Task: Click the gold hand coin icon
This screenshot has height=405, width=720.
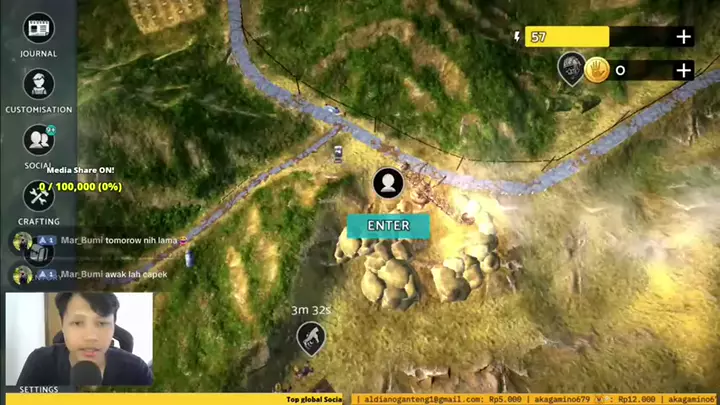Action: pyautogui.click(x=598, y=70)
